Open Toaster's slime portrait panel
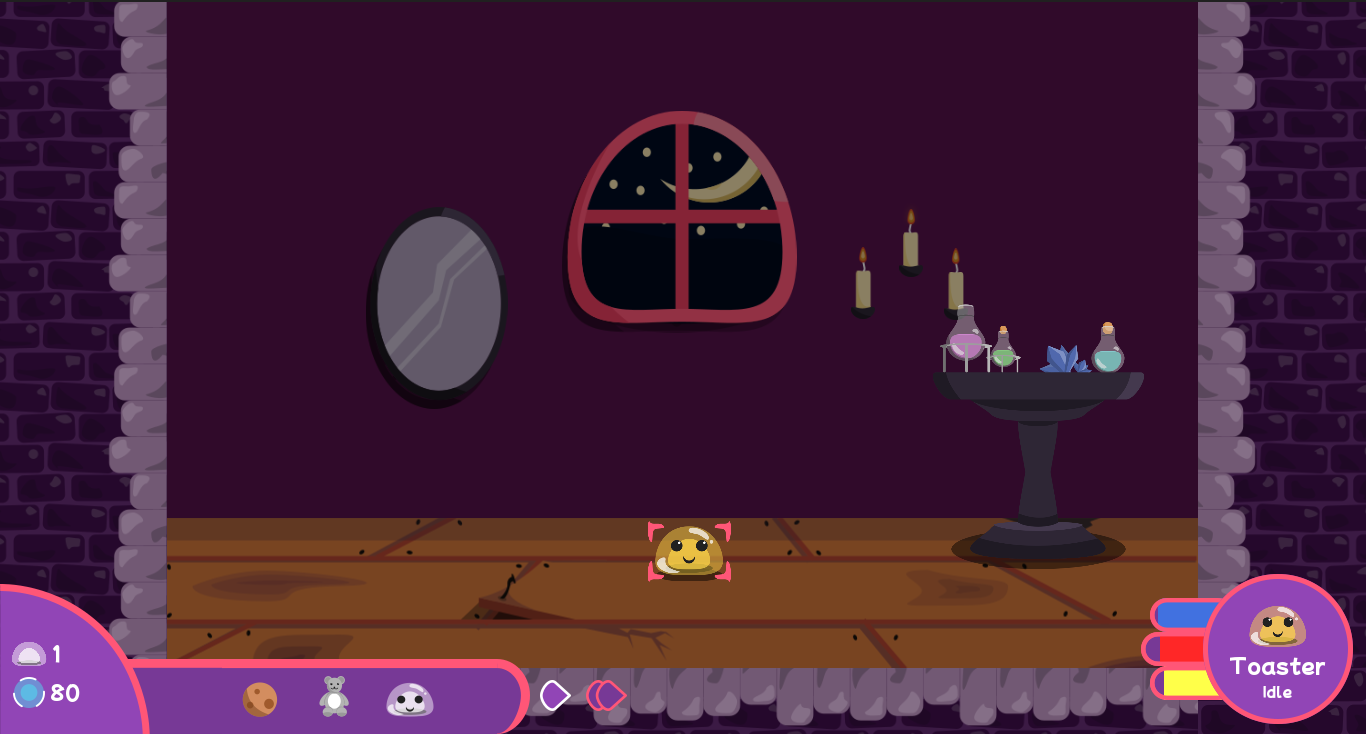This screenshot has width=1366, height=734. pos(1277,648)
